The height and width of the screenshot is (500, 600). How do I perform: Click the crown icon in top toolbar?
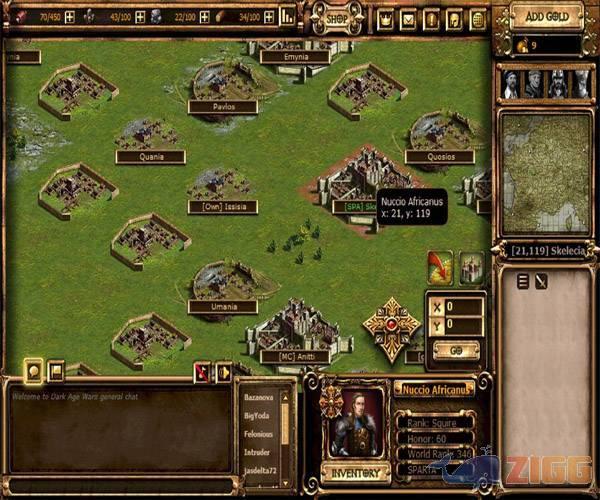tap(386, 19)
